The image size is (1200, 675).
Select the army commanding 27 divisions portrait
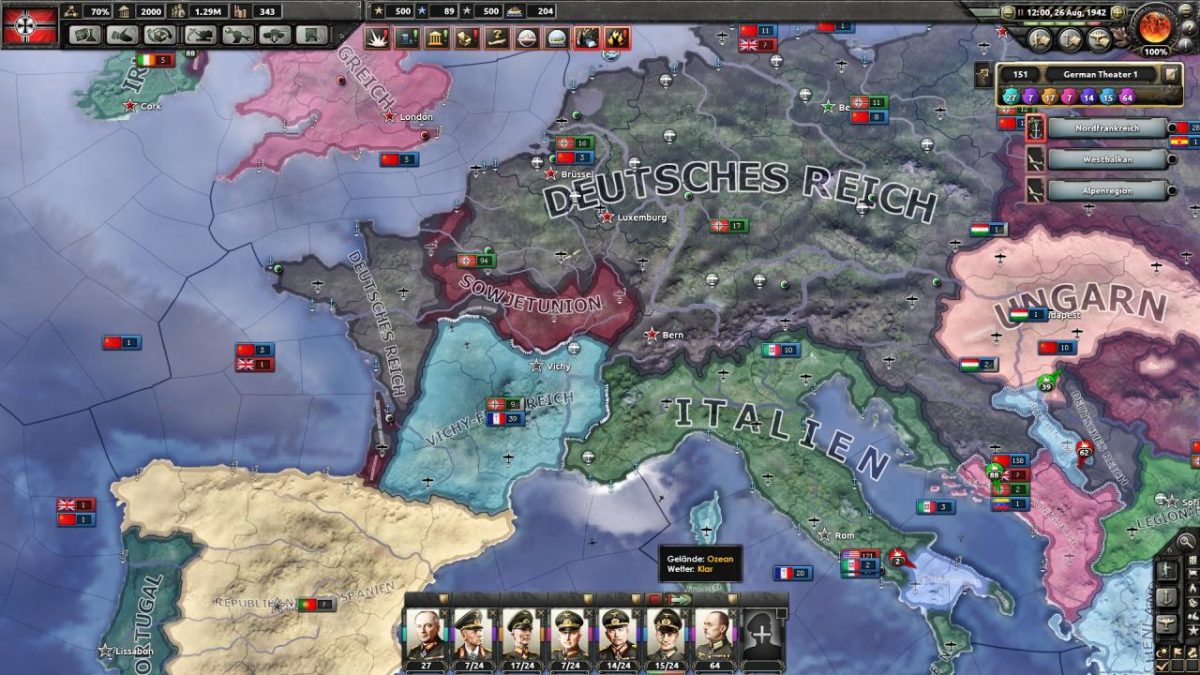428,635
